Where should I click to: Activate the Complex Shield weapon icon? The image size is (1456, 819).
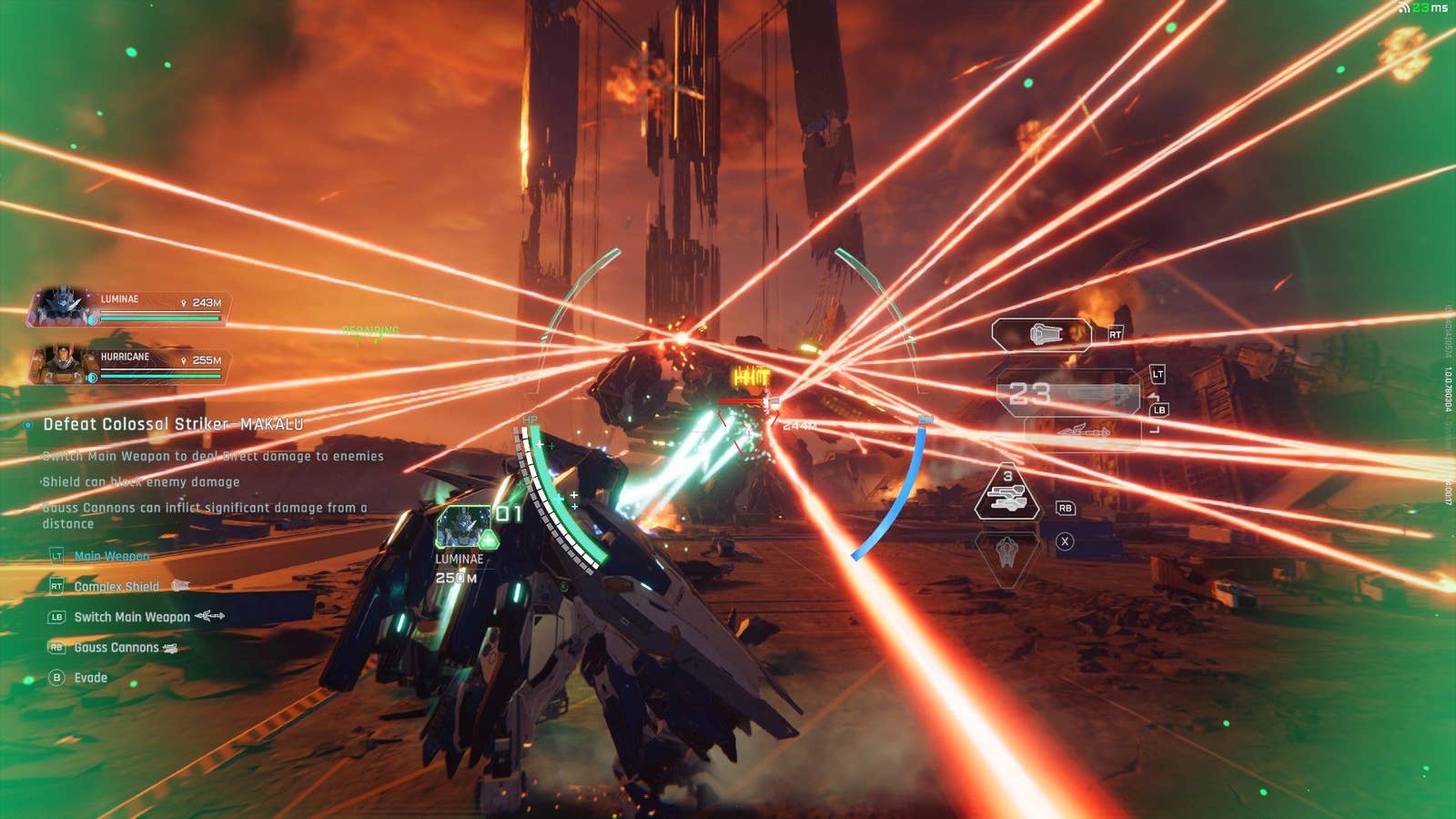tap(1041, 335)
